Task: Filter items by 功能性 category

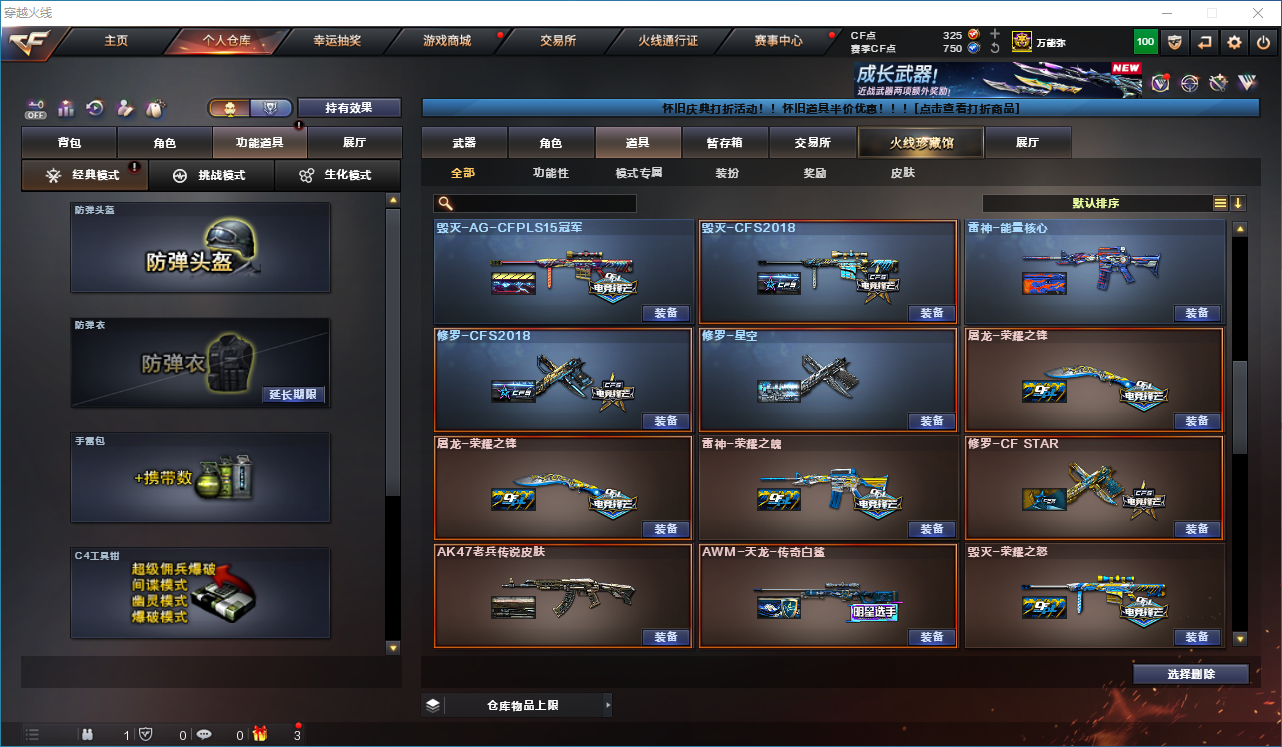Action: pyautogui.click(x=550, y=173)
